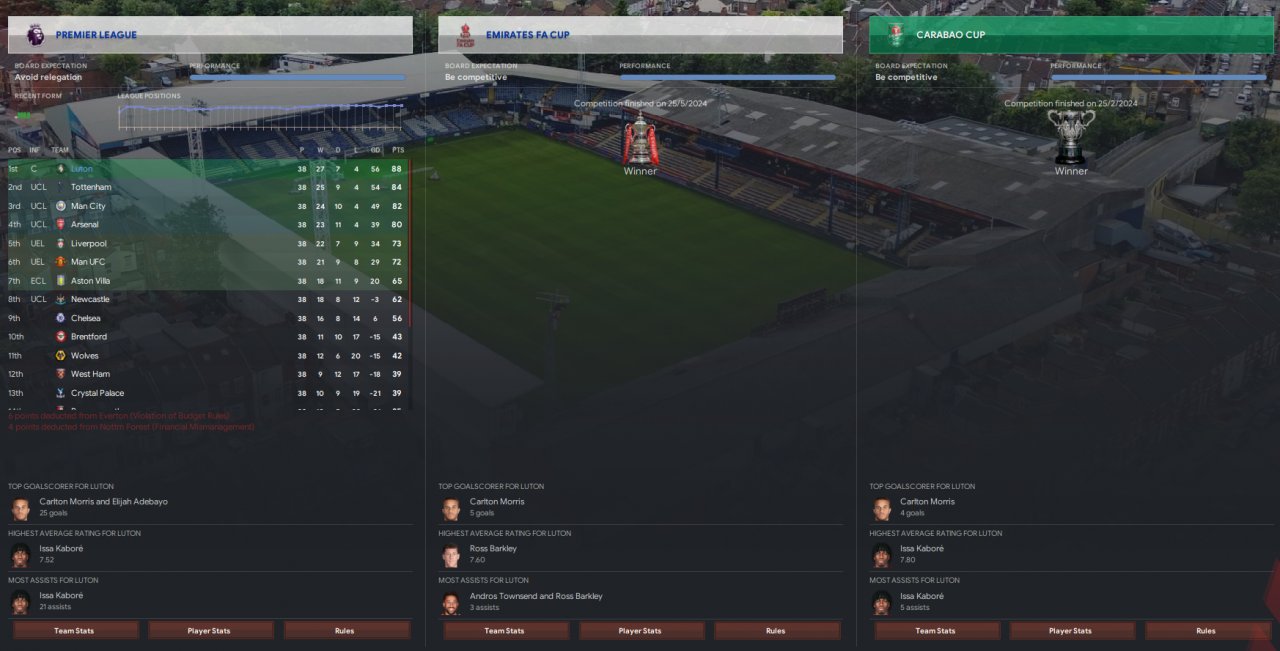The image size is (1280, 651).
Task: Show Team Stats for the Emirates FA Cup
Action: [x=505, y=631]
